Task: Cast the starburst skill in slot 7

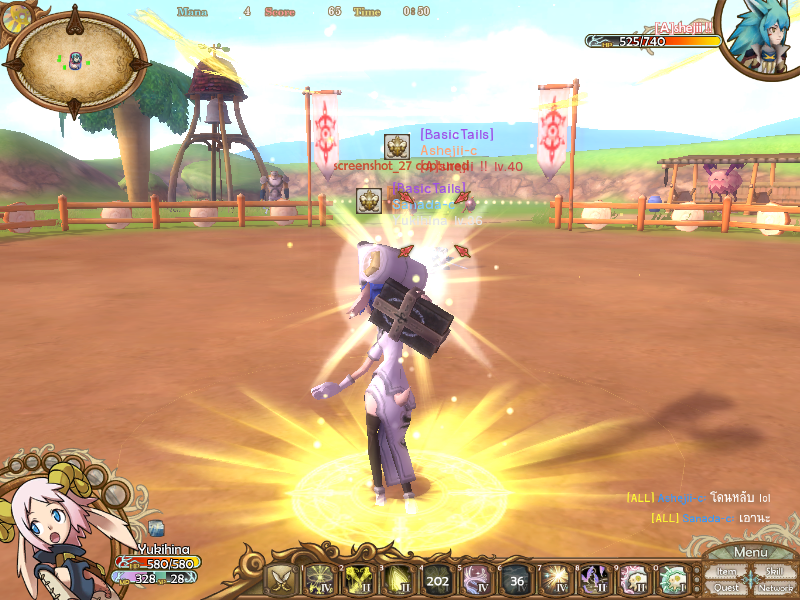Action: pos(554,579)
